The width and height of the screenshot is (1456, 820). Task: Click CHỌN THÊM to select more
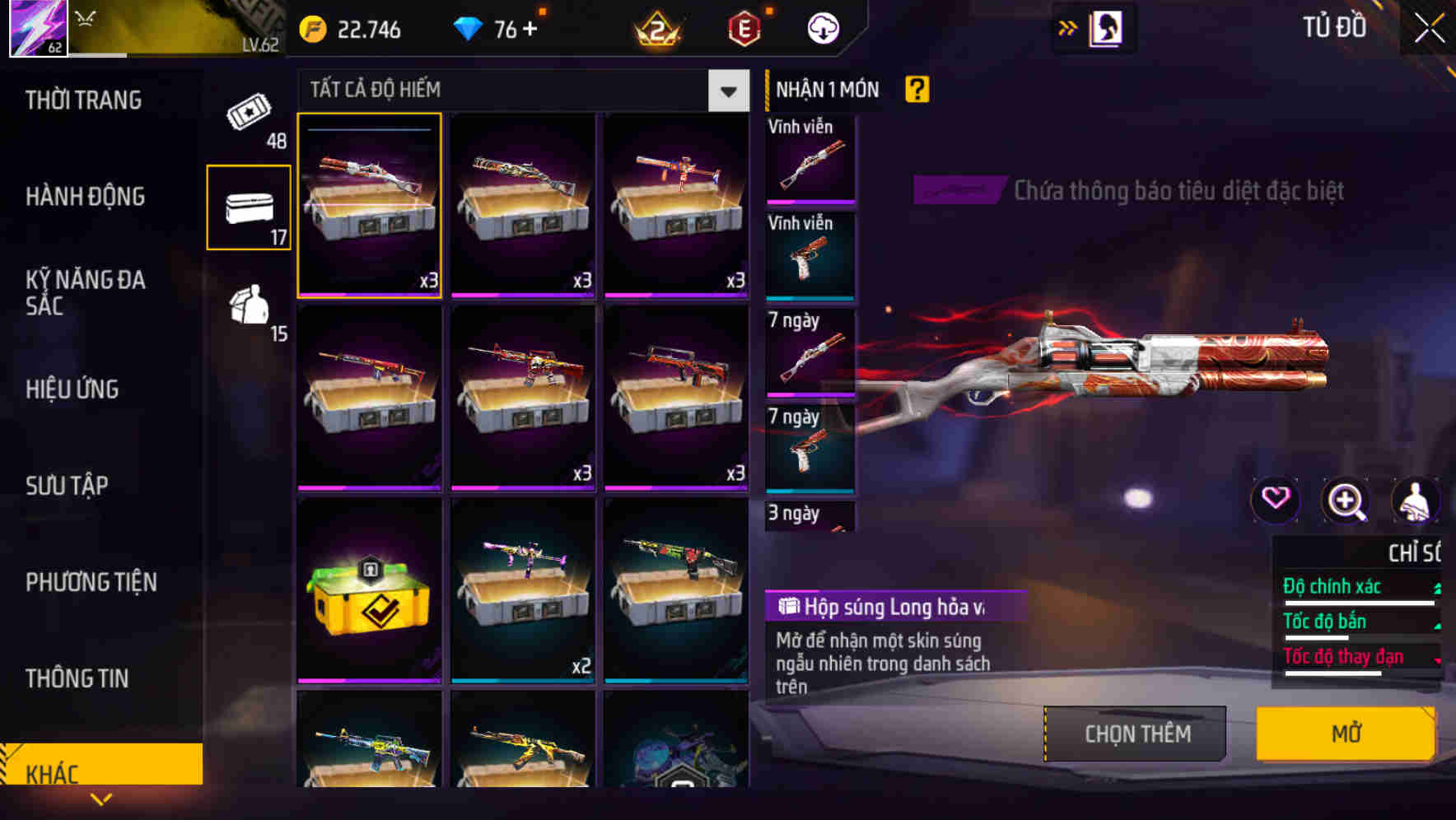tap(1135, 734)
